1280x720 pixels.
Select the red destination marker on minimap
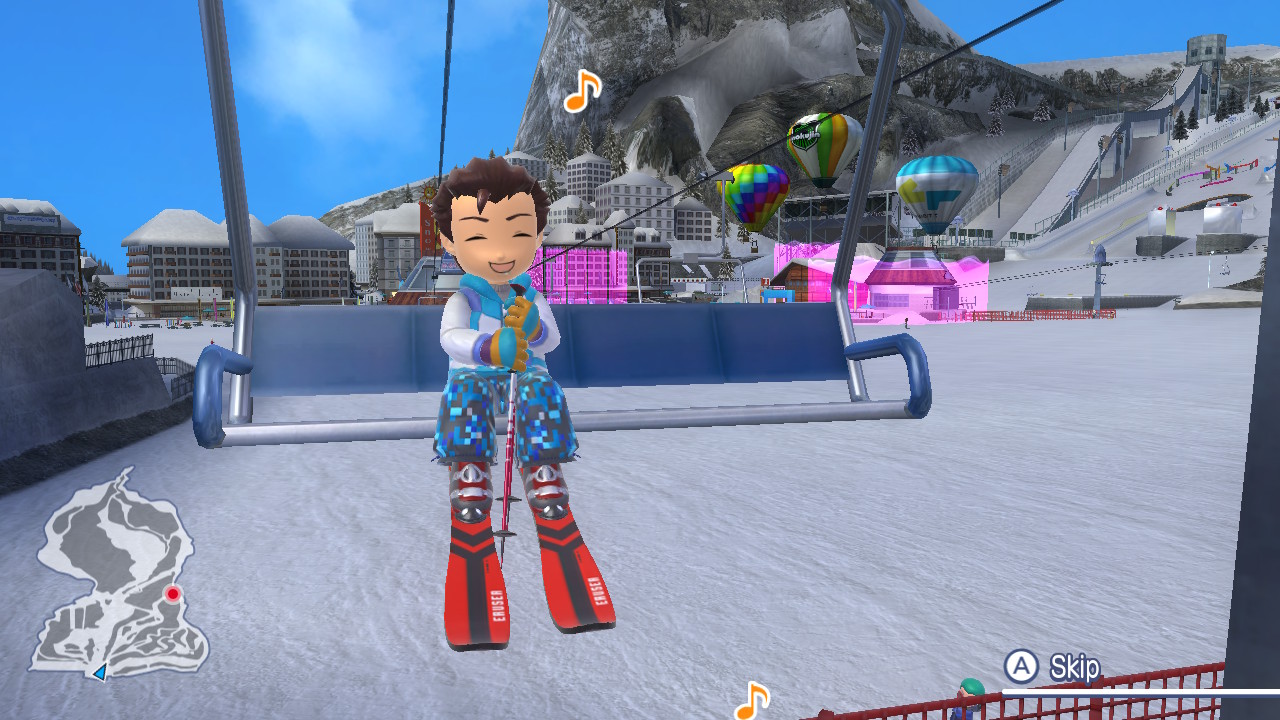pyautogui.click(x=173, y=594)
